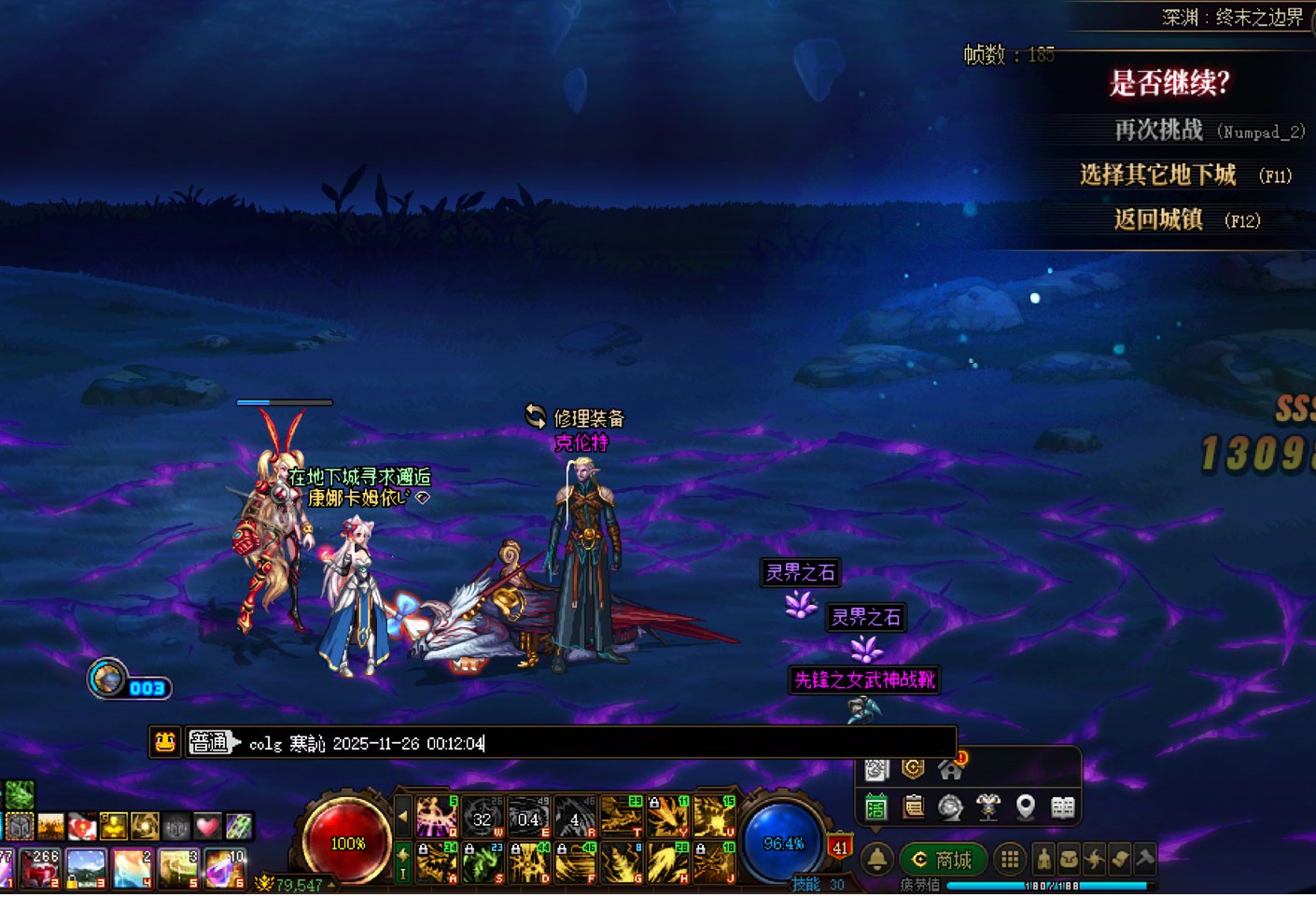This screenshot has width=1316, height=911.
Task: Click the bell notification icon
Action: 876,859
